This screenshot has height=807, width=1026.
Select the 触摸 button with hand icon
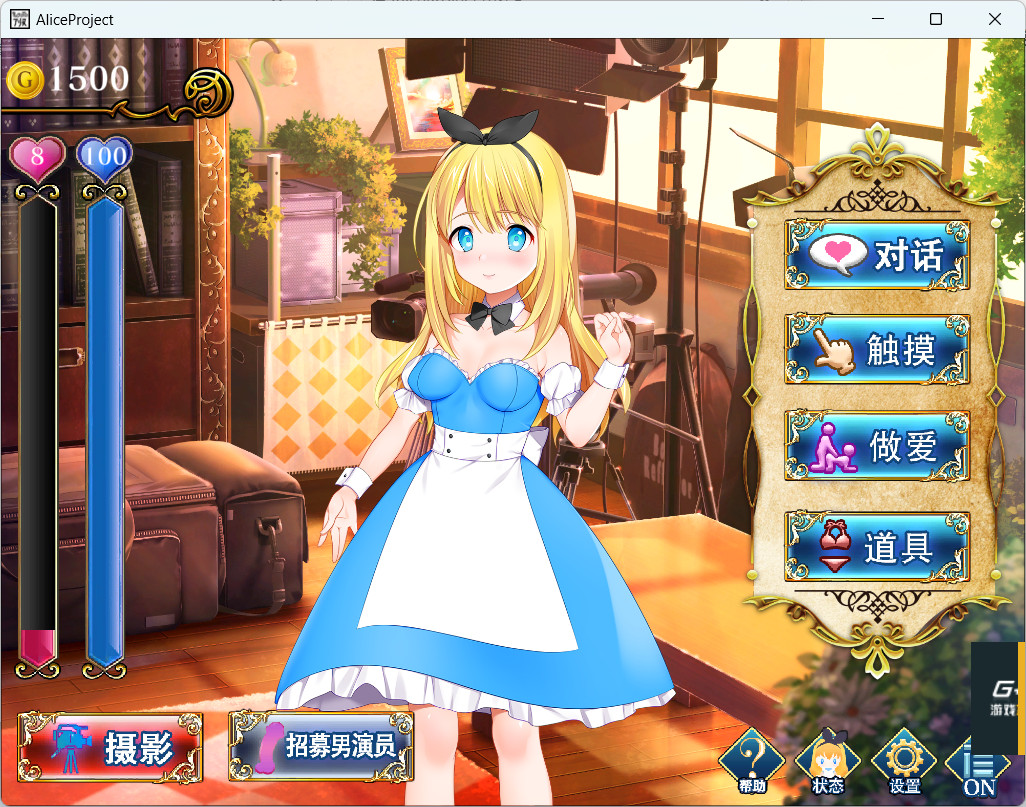[x=877, y=350]
